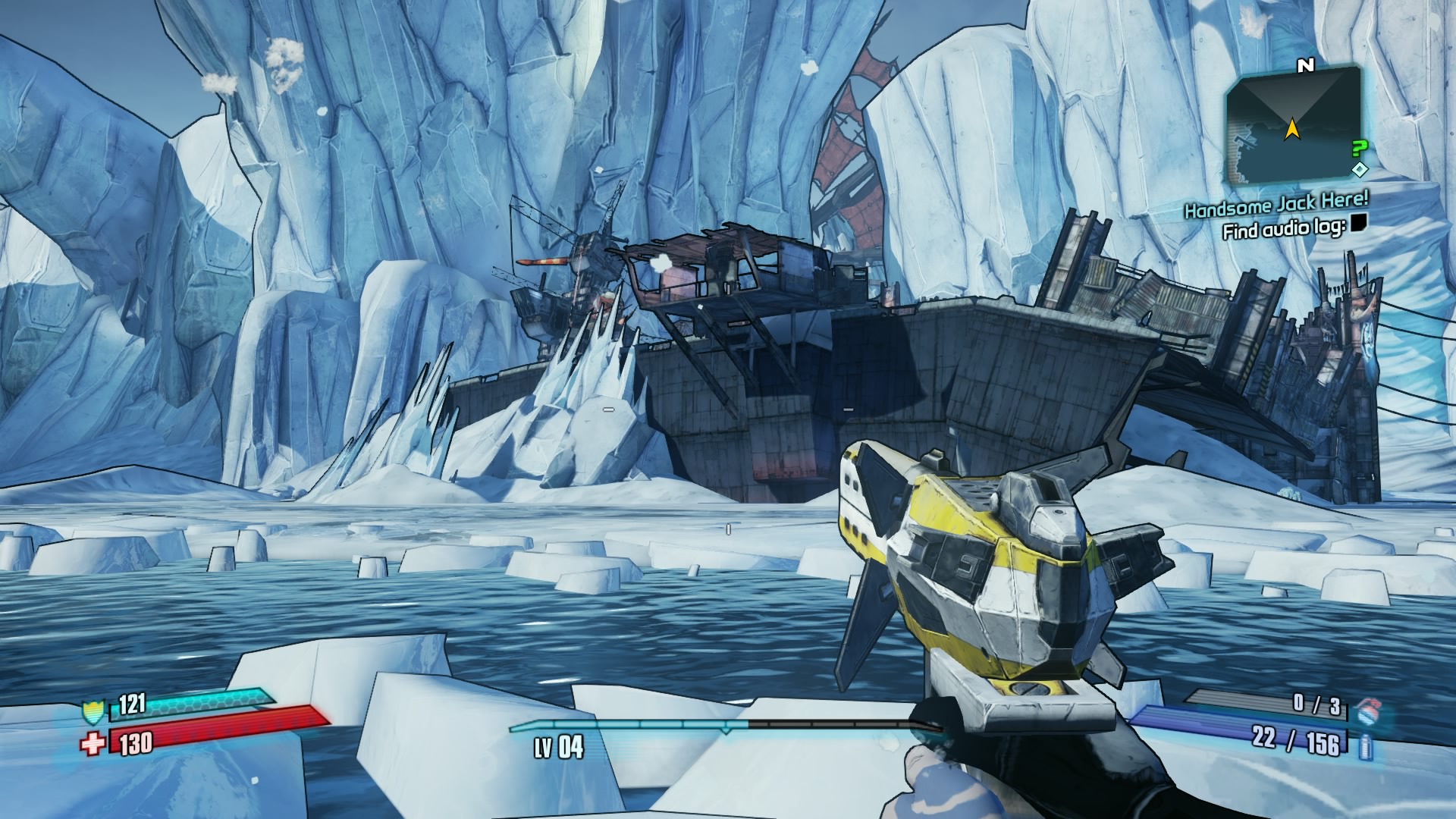Click the yellow player arrow on minimap
The image size is (1456, 819).
(1291, 130)
